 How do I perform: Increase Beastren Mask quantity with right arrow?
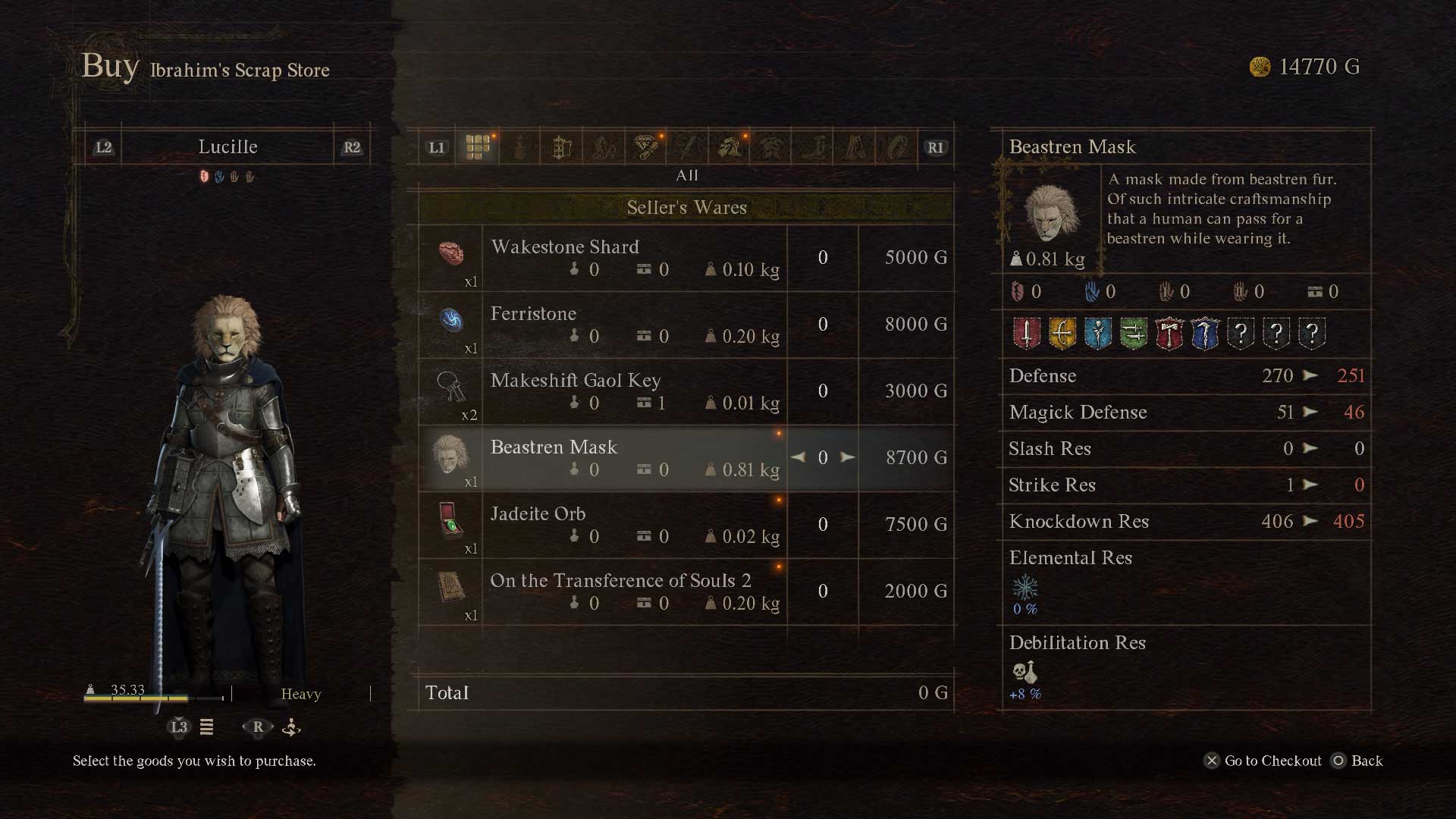[848, 457]
